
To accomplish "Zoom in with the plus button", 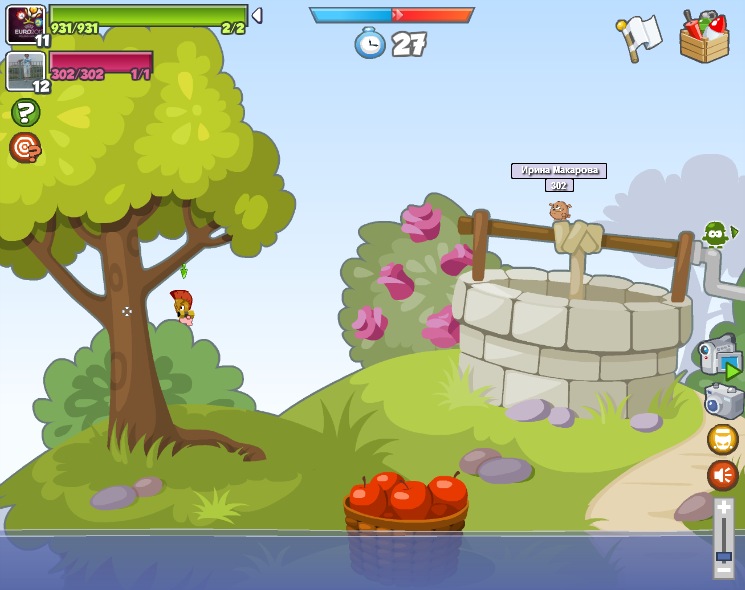I will pyautogui.click(x=723, y=507).
